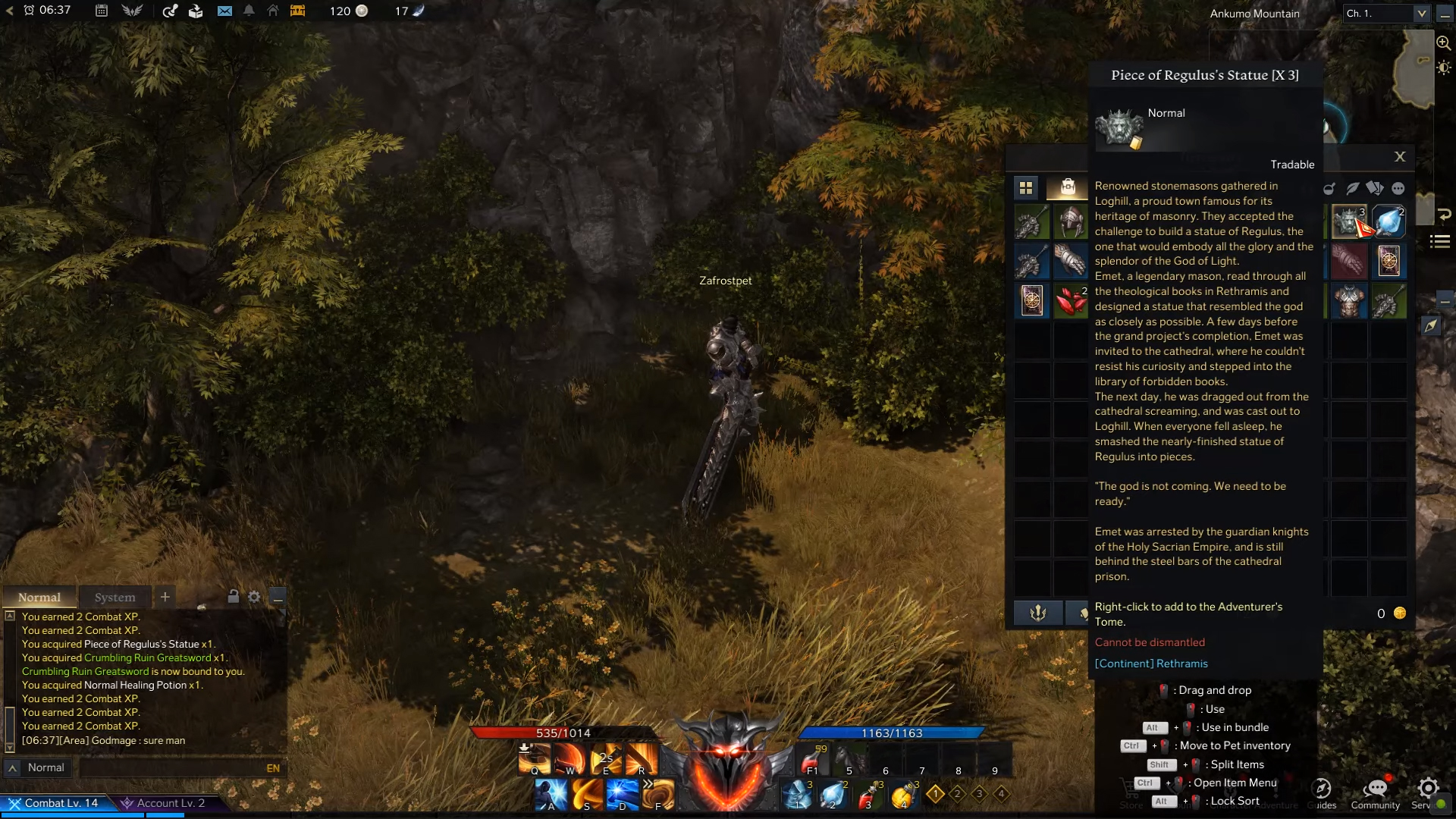Switch to the System chat tab
1456x819 pixels.
coord(115,598)
